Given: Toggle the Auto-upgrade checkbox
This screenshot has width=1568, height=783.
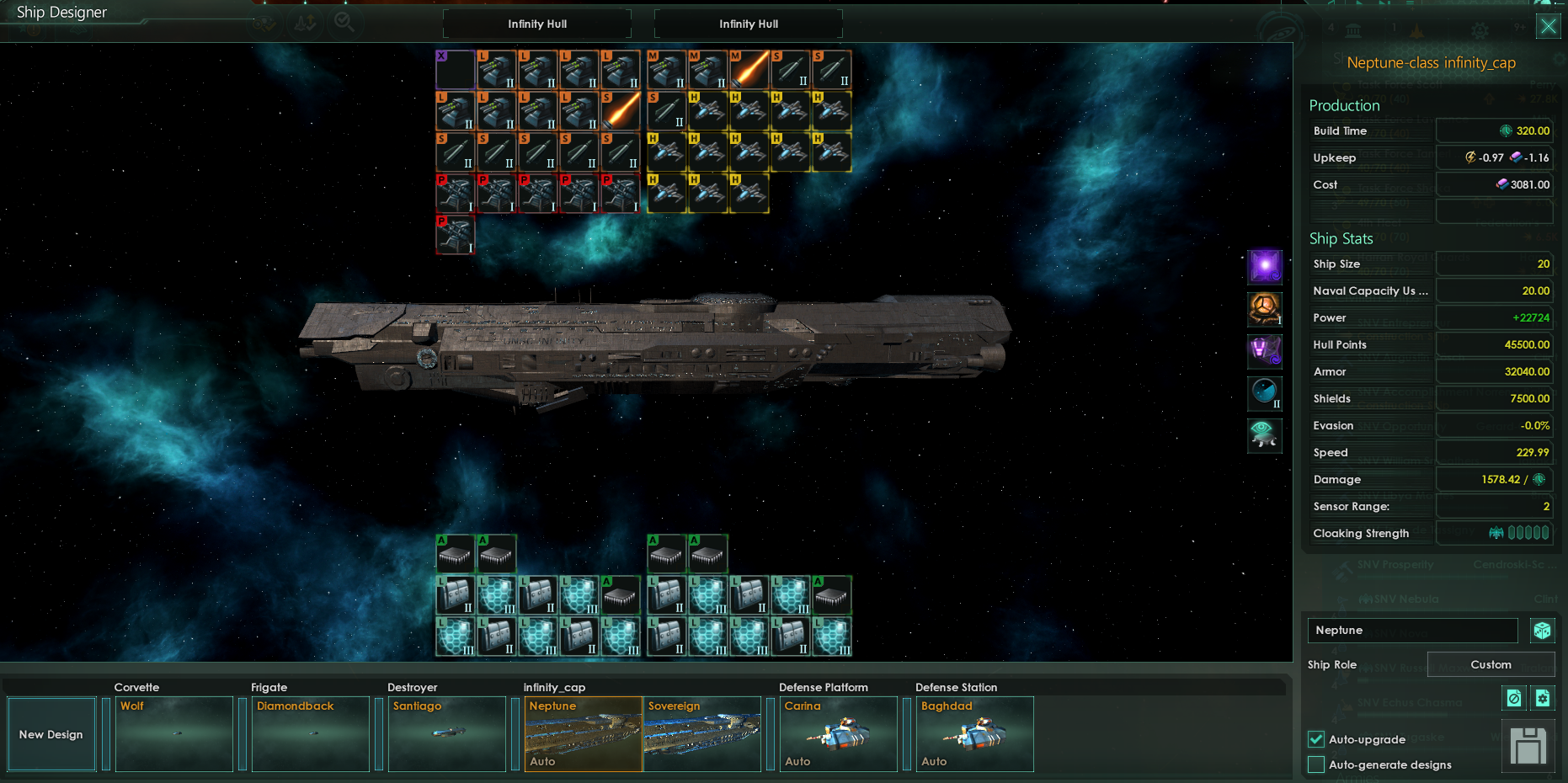Looking at the screenshot, I should coord(1316,739).
